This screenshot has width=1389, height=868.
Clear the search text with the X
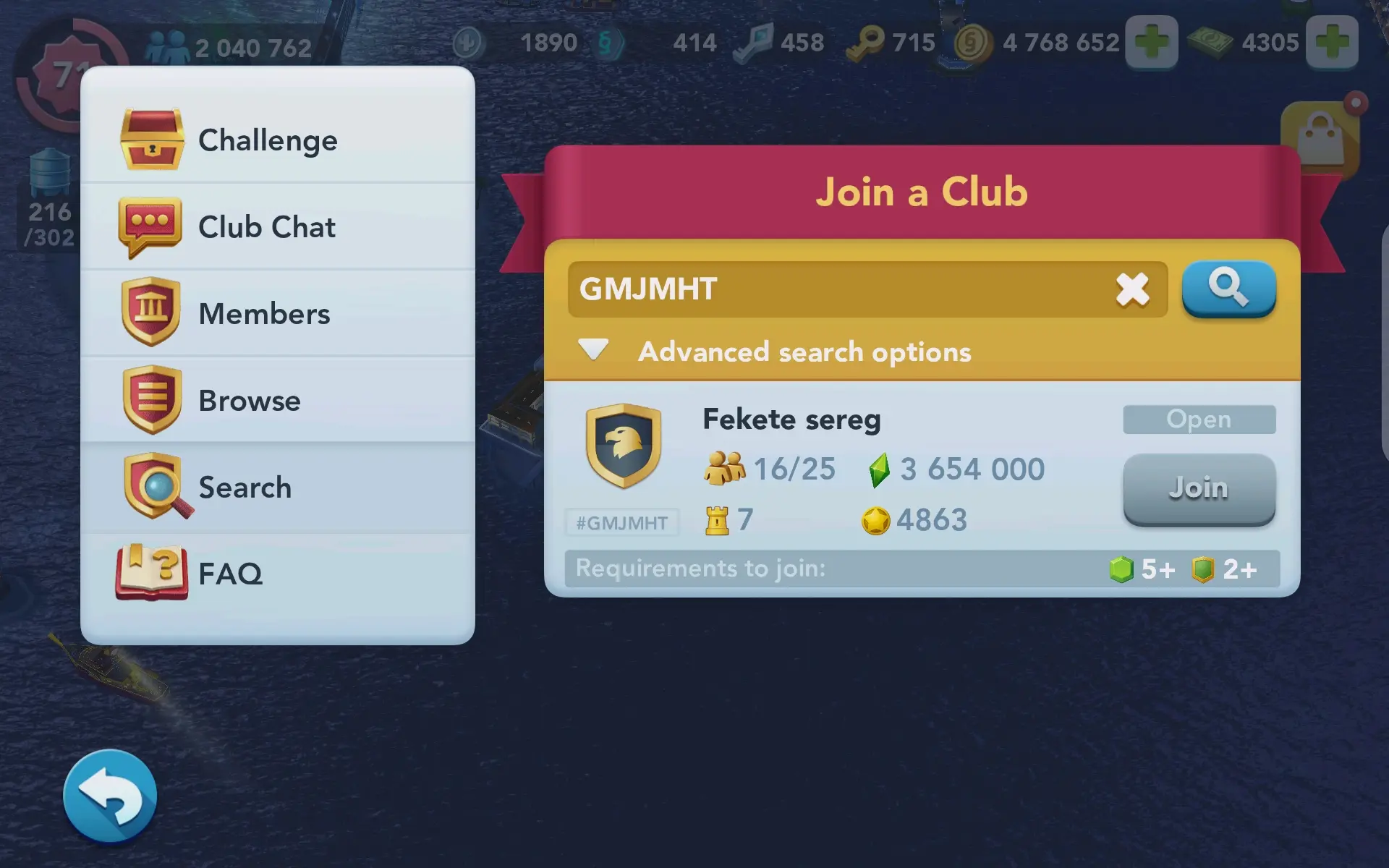[1132, 289]
